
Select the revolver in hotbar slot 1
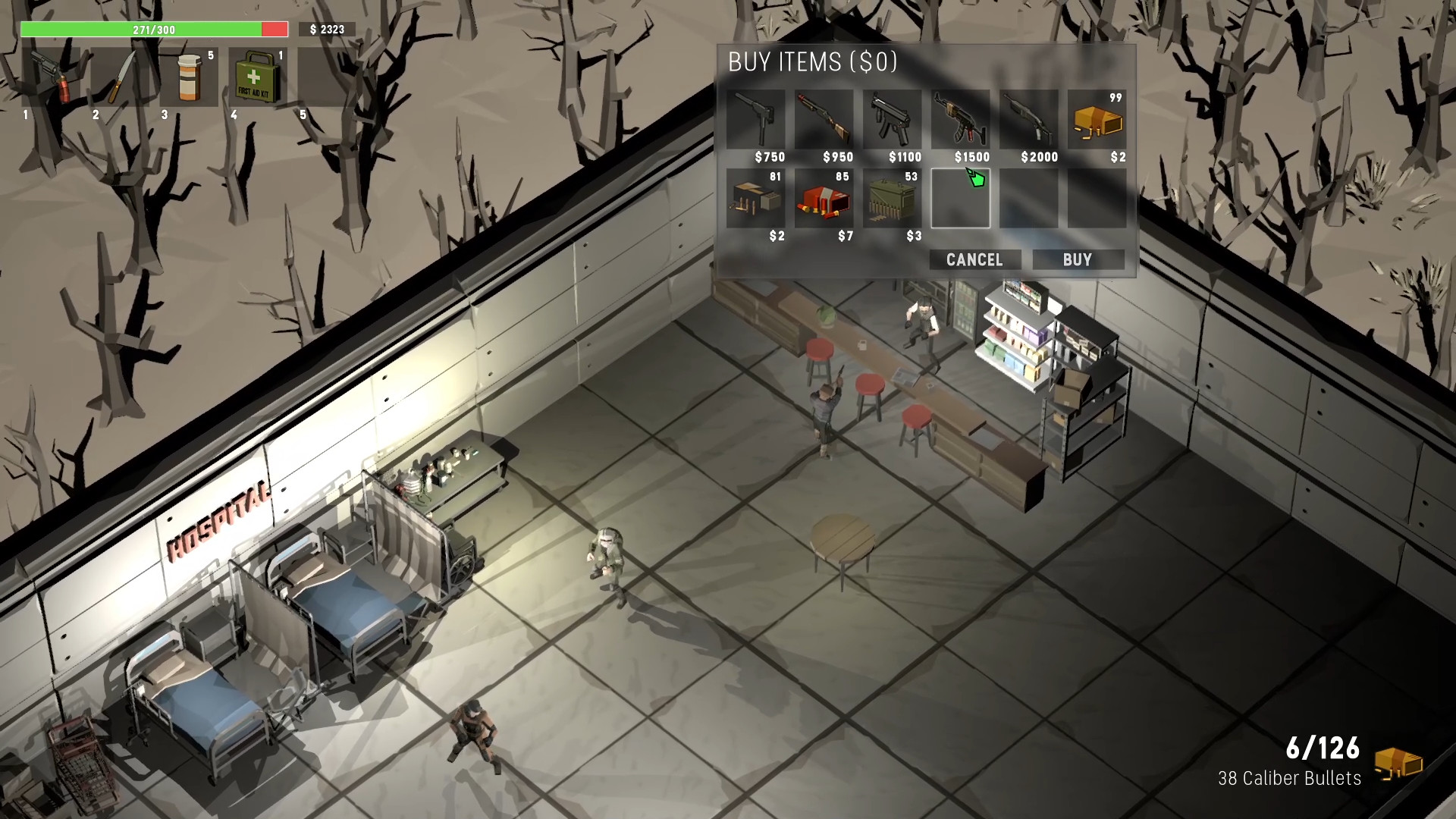(49, 78)
